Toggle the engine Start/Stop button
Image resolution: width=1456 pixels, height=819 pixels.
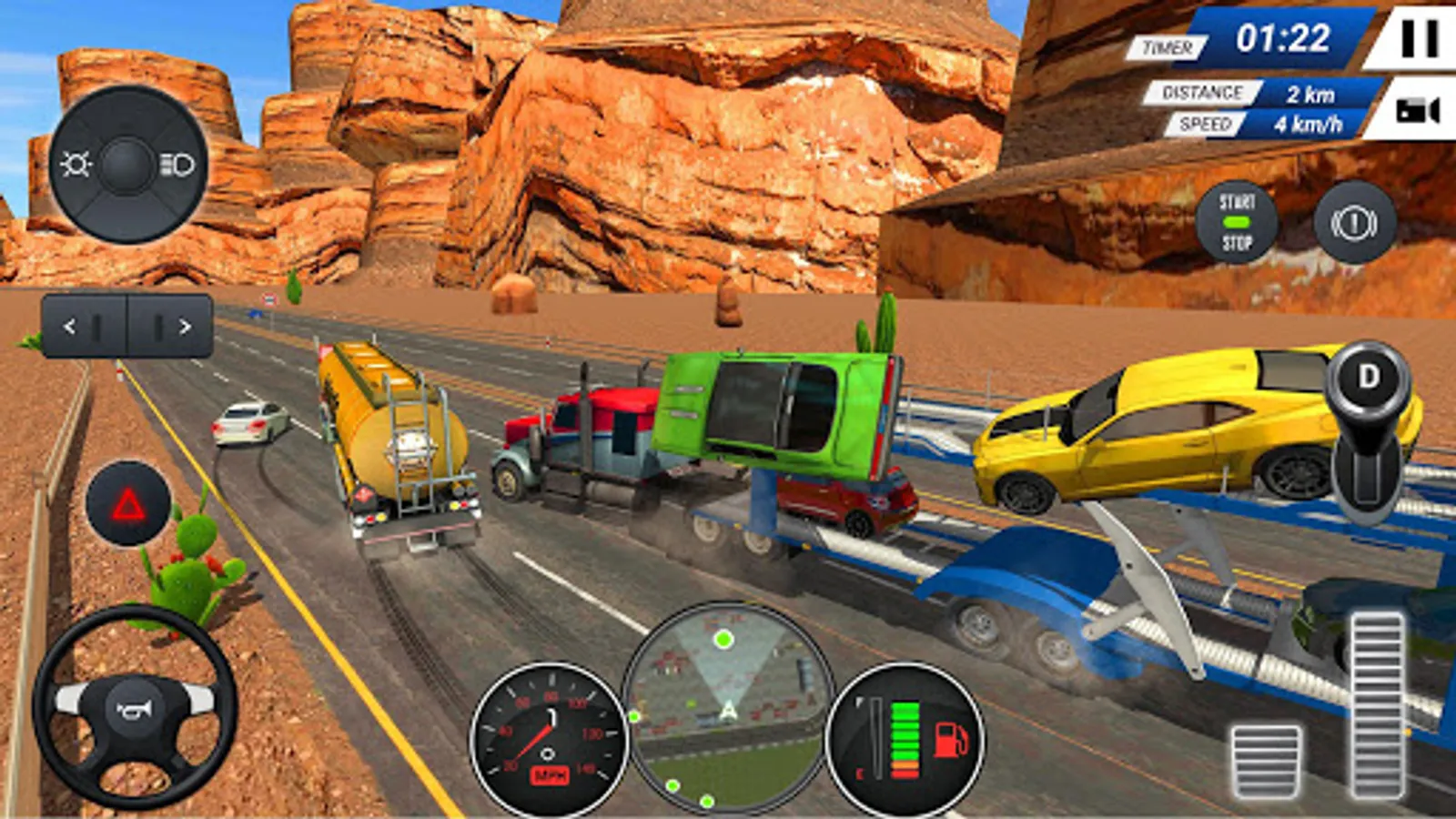click(1236, 223)
